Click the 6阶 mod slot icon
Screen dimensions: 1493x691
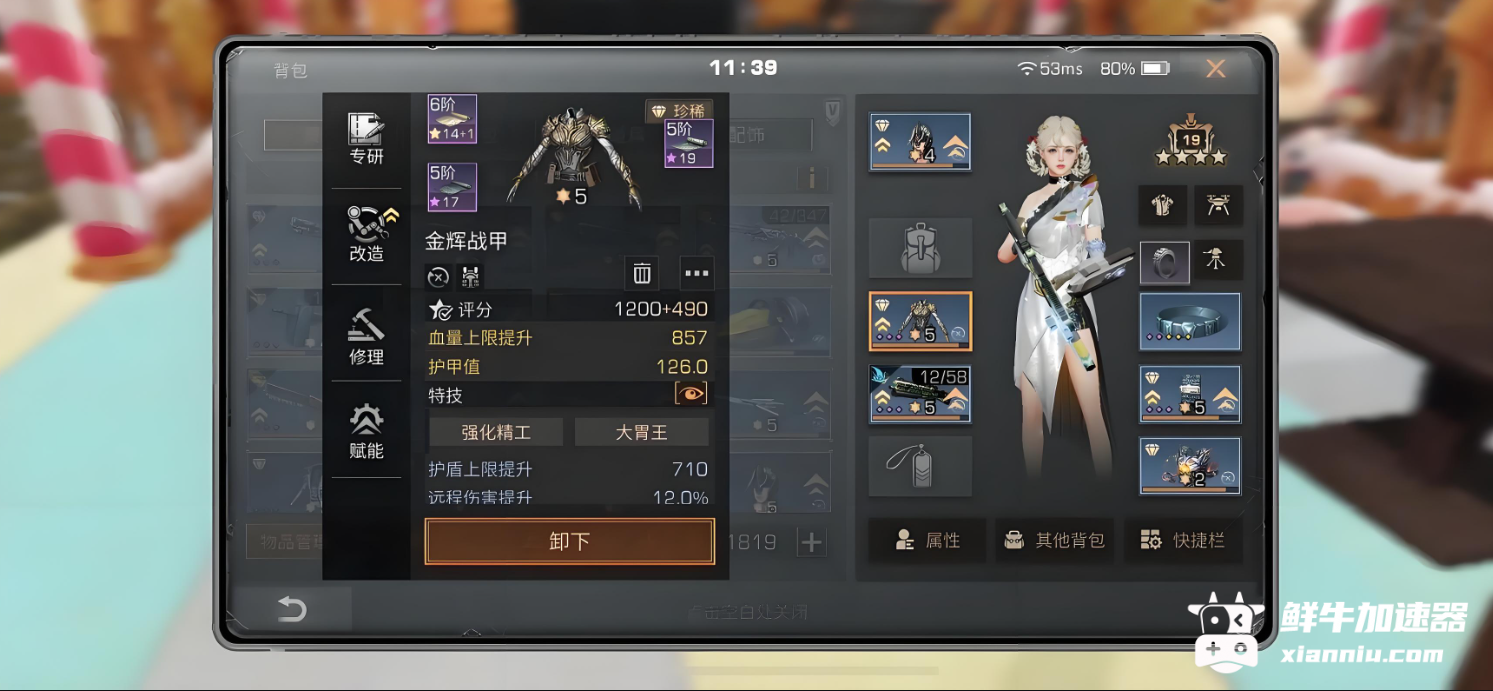(452, 119)
